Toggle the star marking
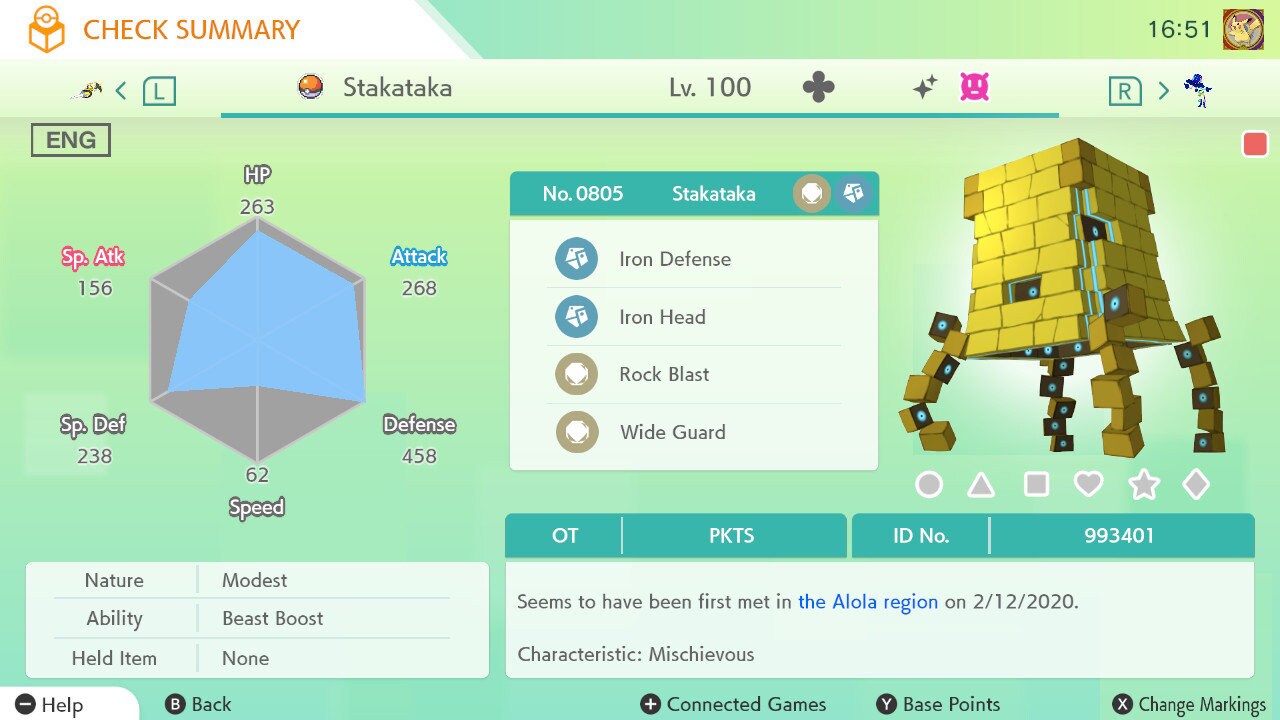The image size is (1280, 720). [1143, 485]
